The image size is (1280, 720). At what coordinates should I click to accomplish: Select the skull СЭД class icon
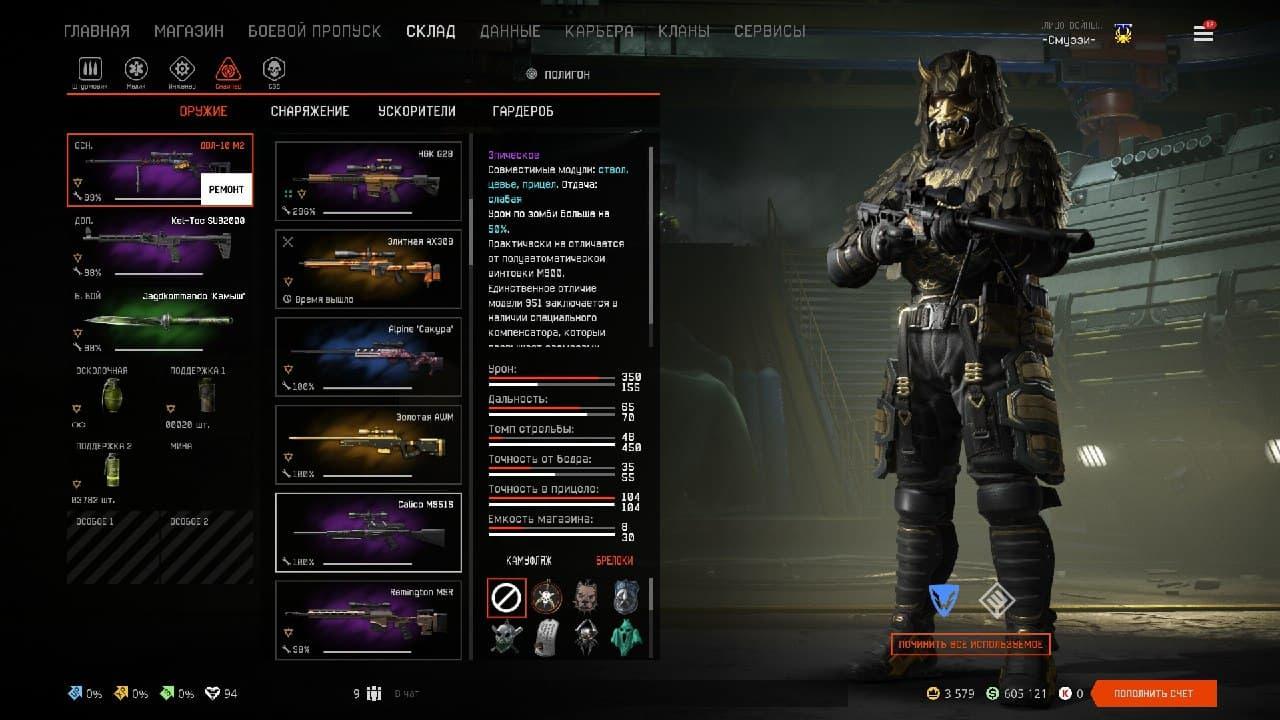tap(273, 70)
